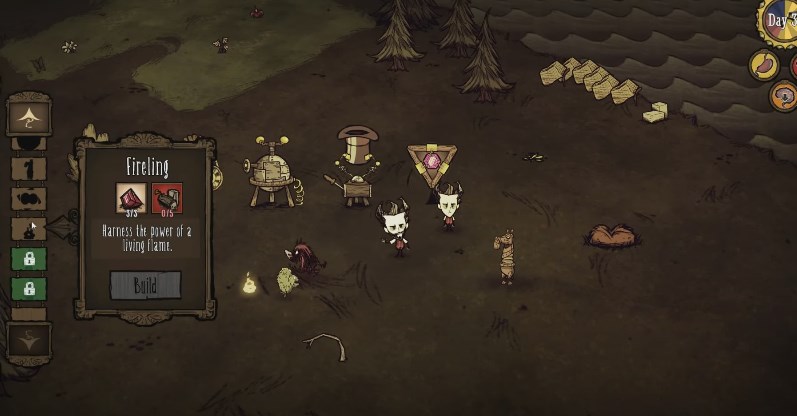Select the Fireling recipe slot in the crafting list
The height and width of the screenshot is (416, 797).
(x=28, y=229)
